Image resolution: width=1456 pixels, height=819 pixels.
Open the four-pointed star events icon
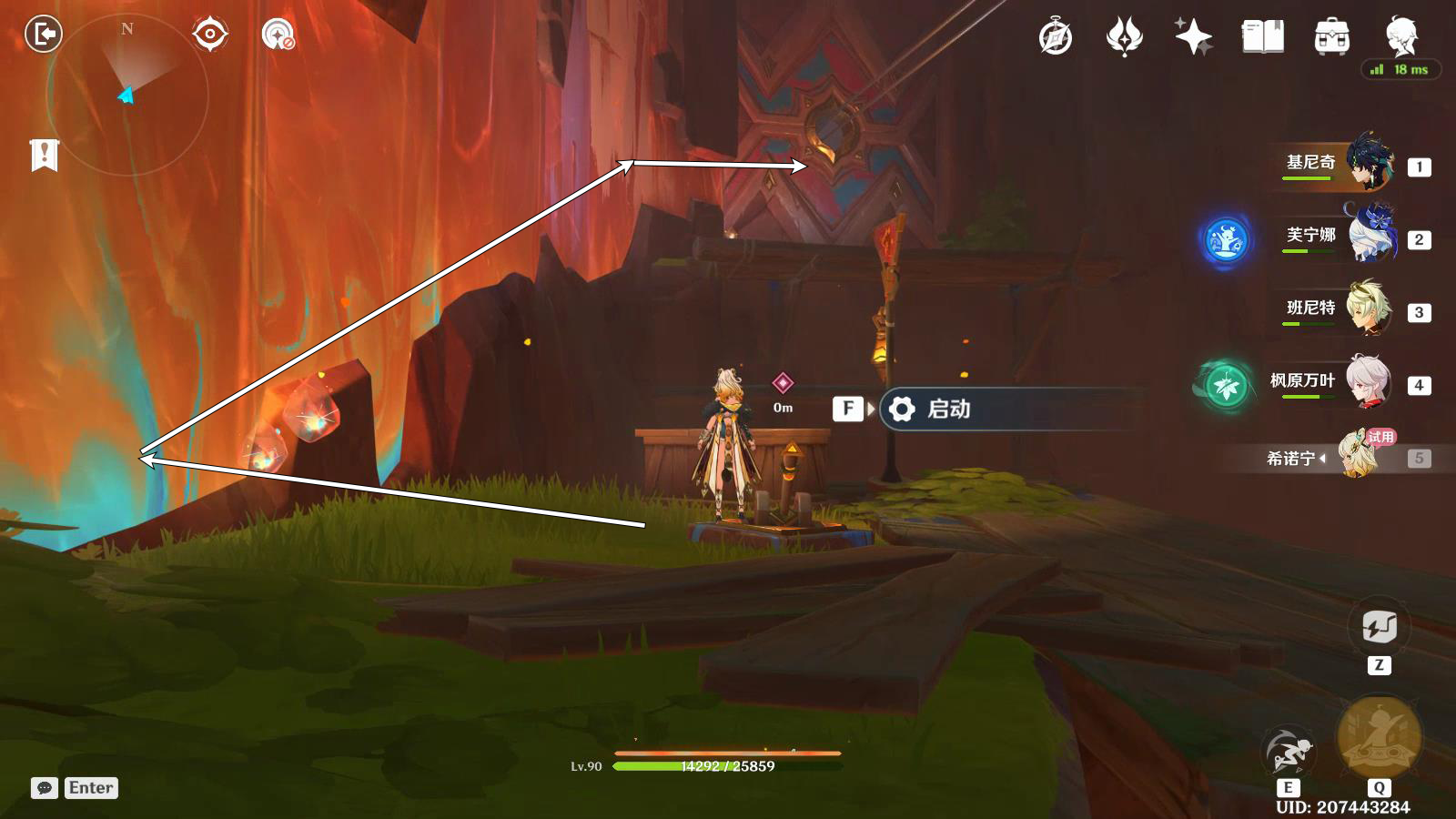tap(1193, 37)
